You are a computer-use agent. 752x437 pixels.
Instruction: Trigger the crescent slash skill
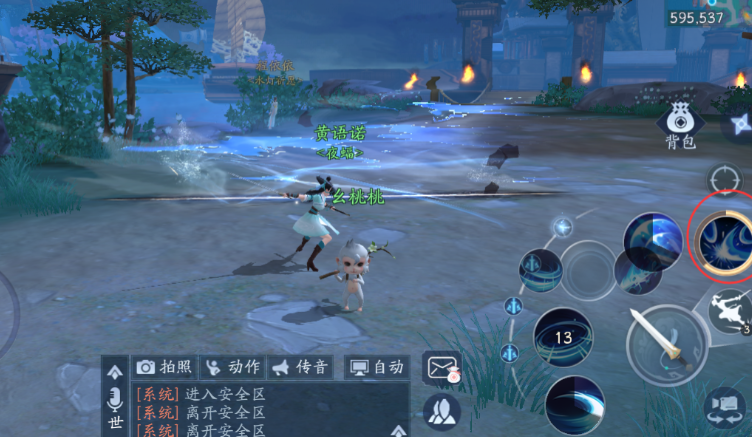click(575, 406)
